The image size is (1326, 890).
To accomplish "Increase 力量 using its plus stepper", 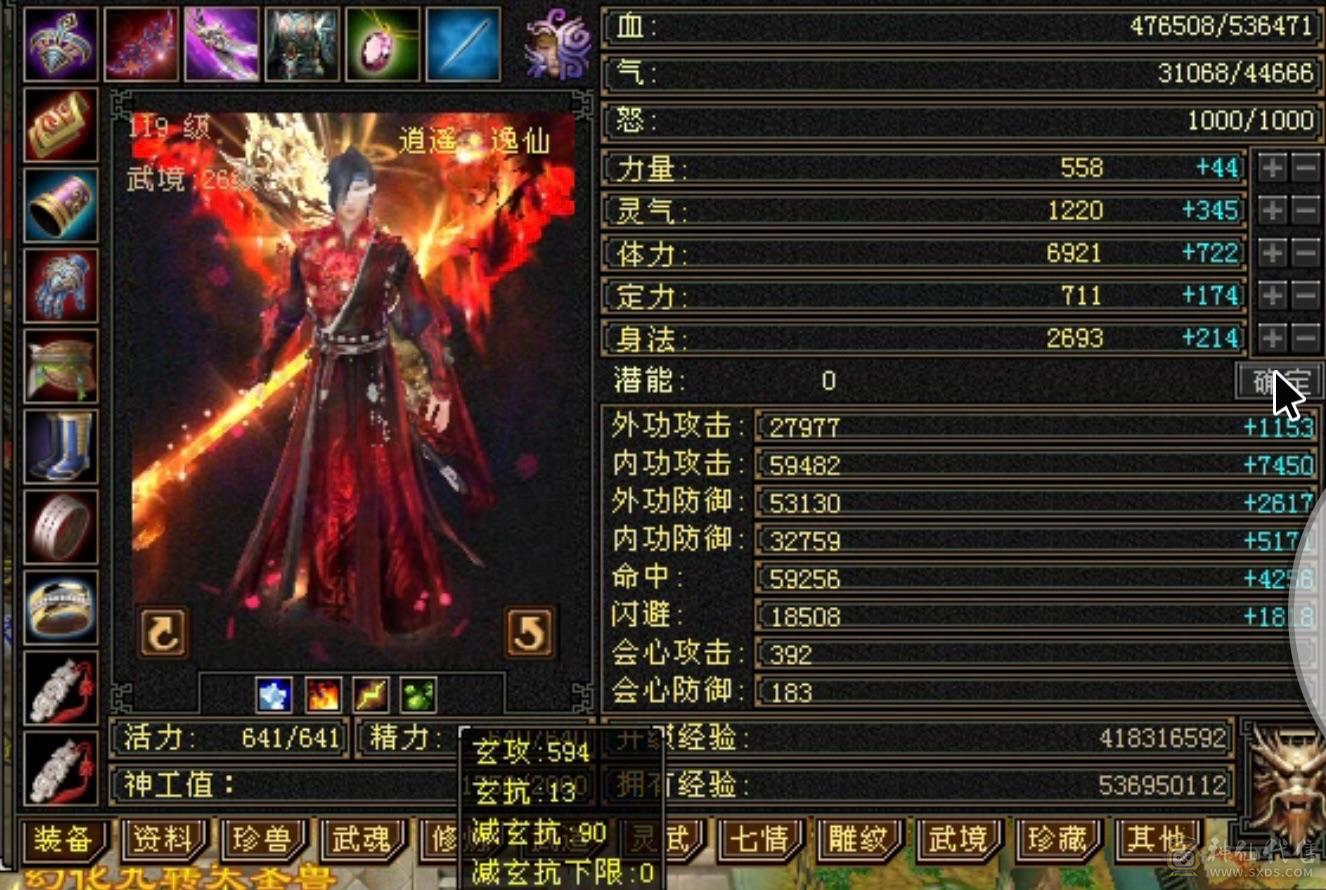I will tap(1272, 168).
